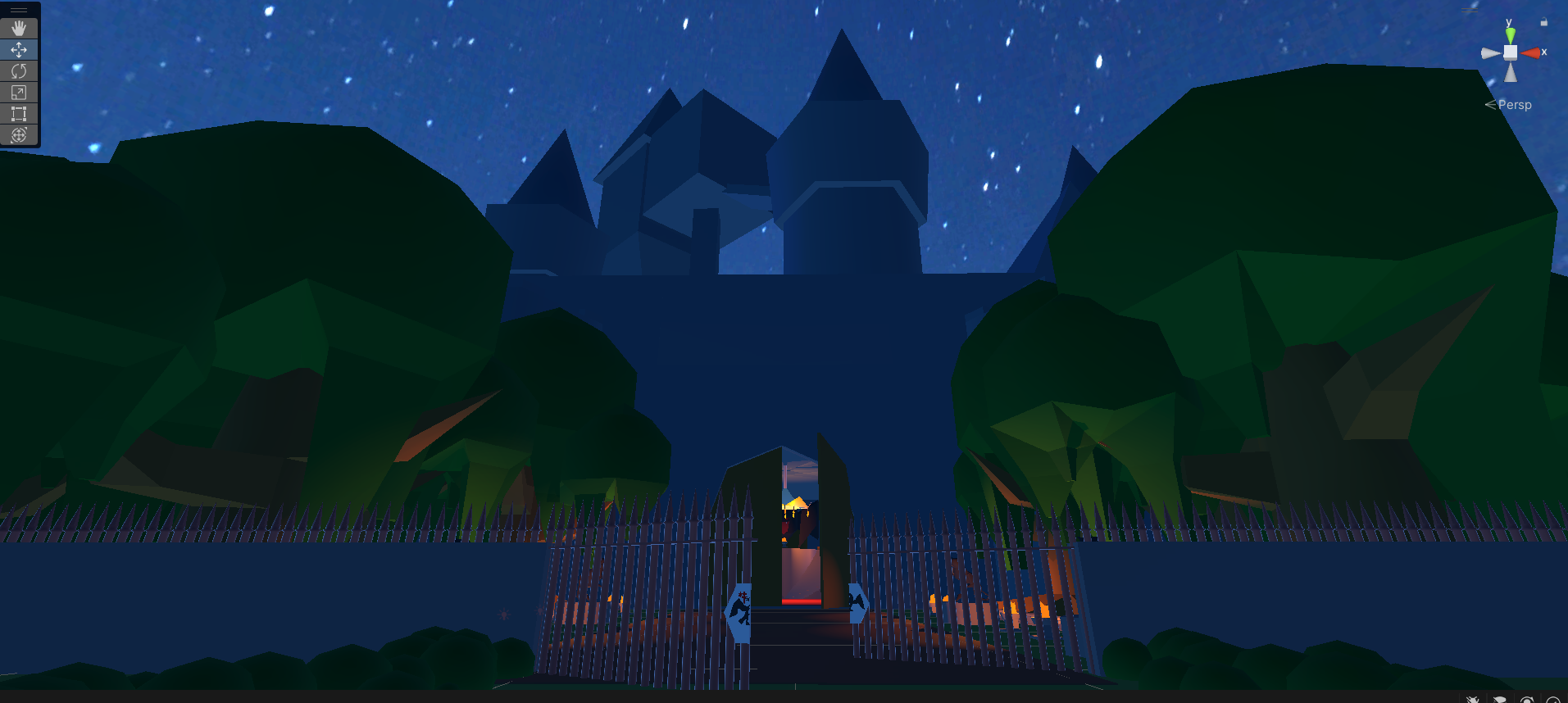The height and width of the screenshot is (703, 1568).
Task: Select the combined Move/Rotate/Scale Transform tool
Action: pyautogui.click(x=18, y=134)
